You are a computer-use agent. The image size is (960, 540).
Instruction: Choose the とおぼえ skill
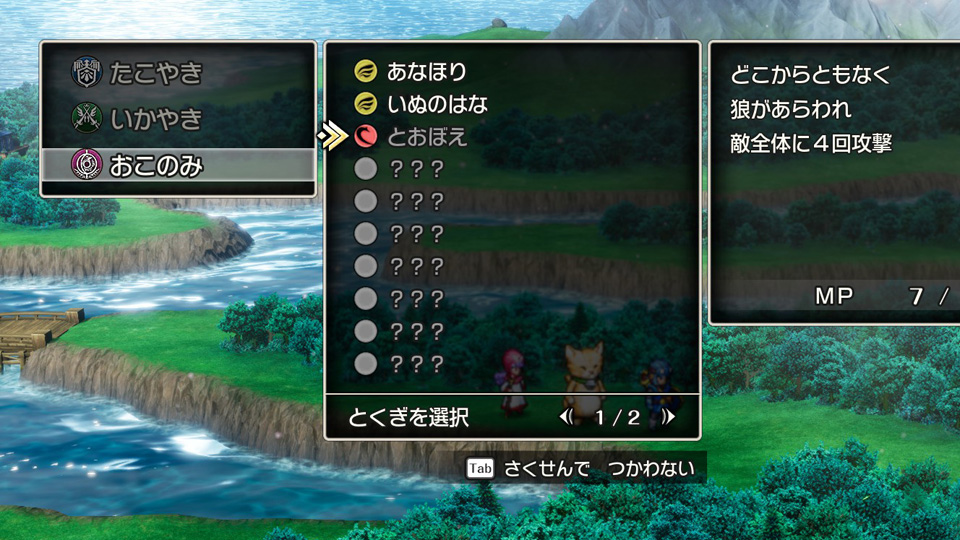pos(427,136)
